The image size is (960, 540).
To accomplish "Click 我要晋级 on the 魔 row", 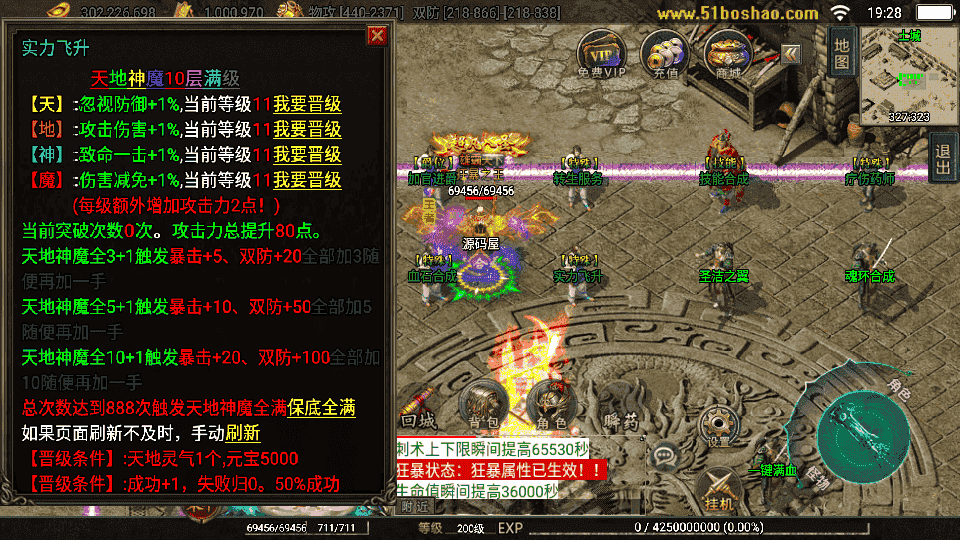I will point(307,181).
